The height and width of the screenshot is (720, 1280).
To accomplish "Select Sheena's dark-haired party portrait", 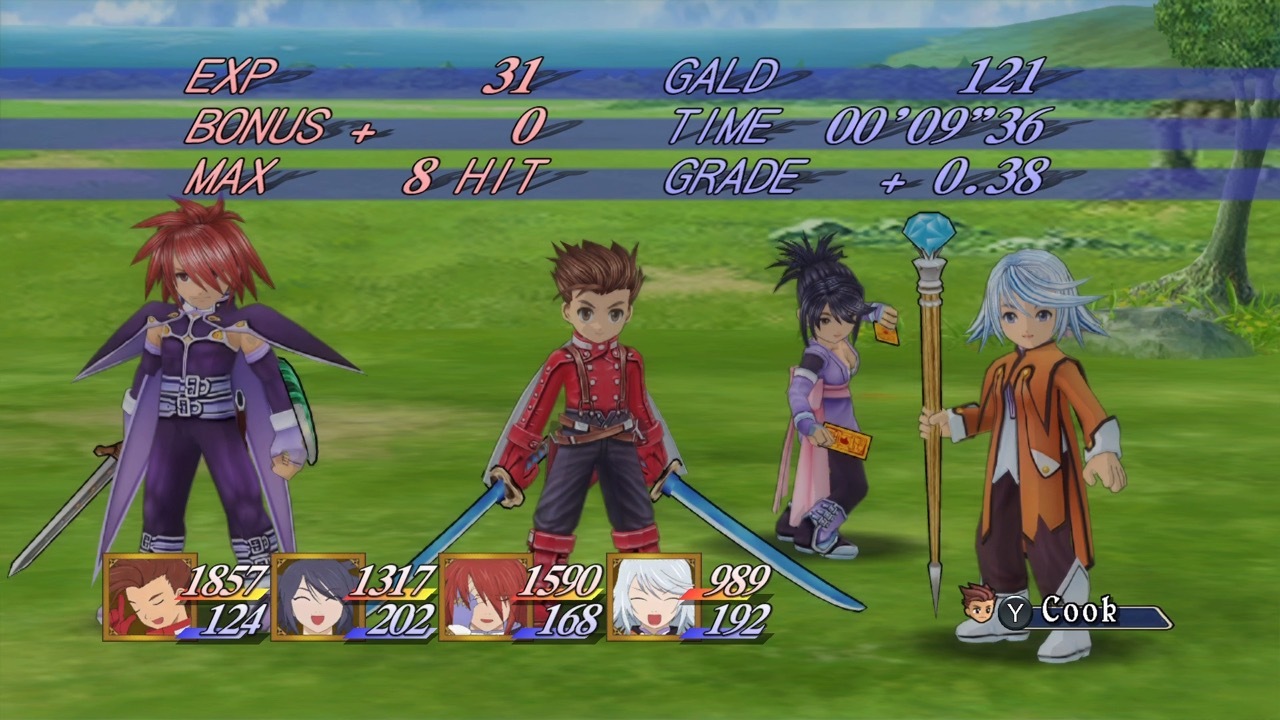I will [x=316, y=597].
